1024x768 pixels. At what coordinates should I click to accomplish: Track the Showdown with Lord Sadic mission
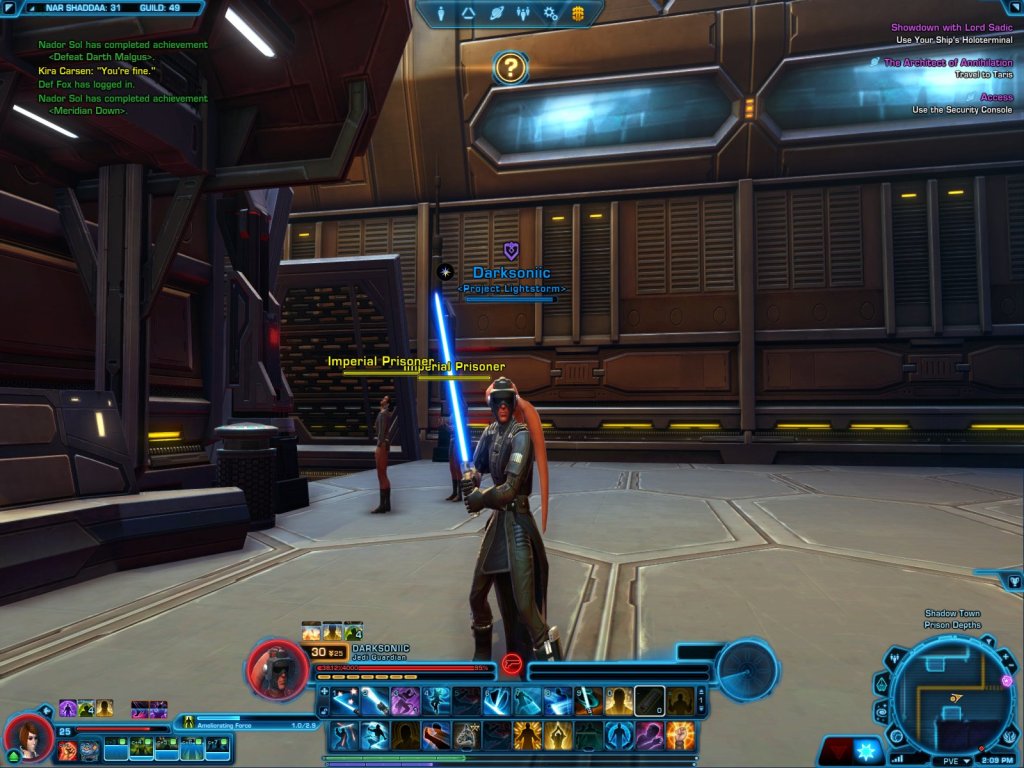[950, 27]
